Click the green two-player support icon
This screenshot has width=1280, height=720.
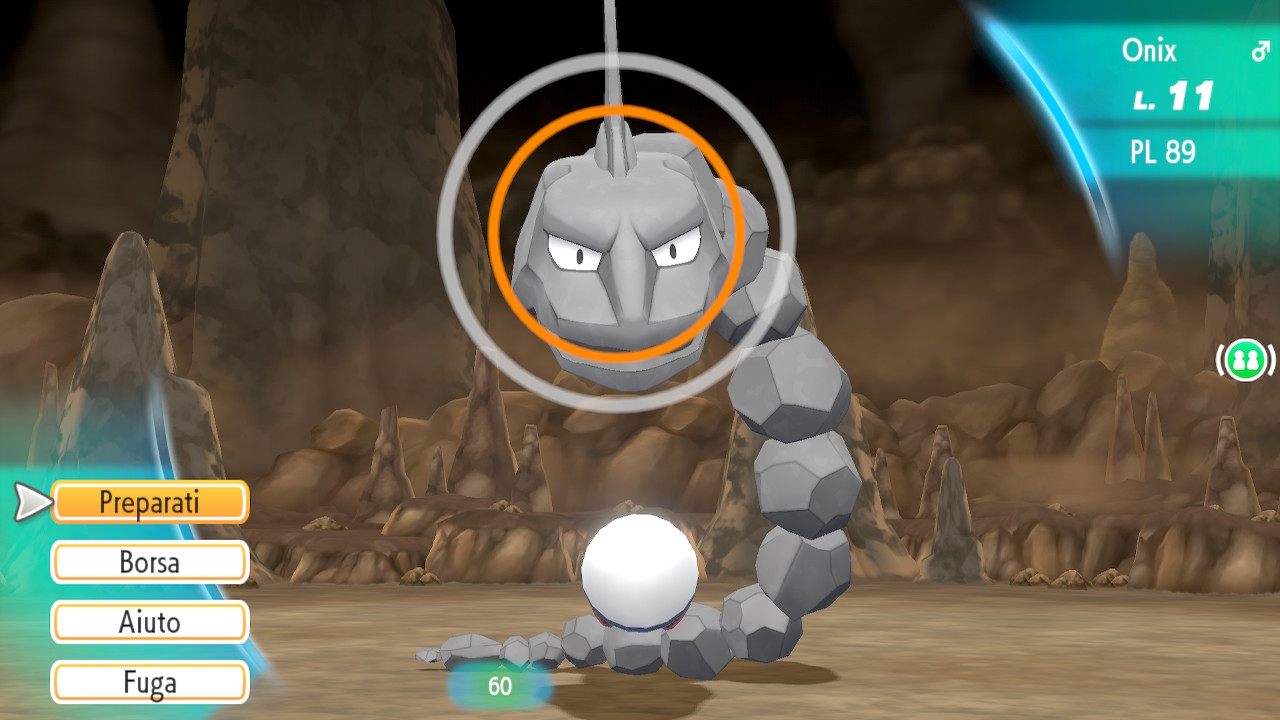[x=1245, y=359]
